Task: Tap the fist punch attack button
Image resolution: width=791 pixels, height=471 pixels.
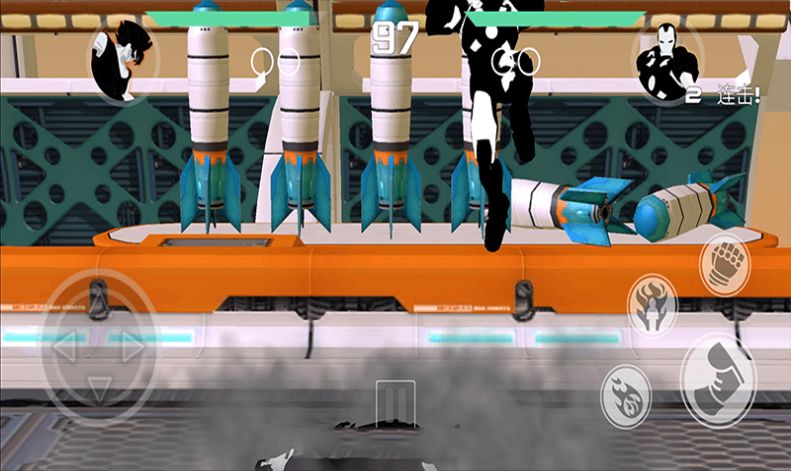Action: click(724, 263)
